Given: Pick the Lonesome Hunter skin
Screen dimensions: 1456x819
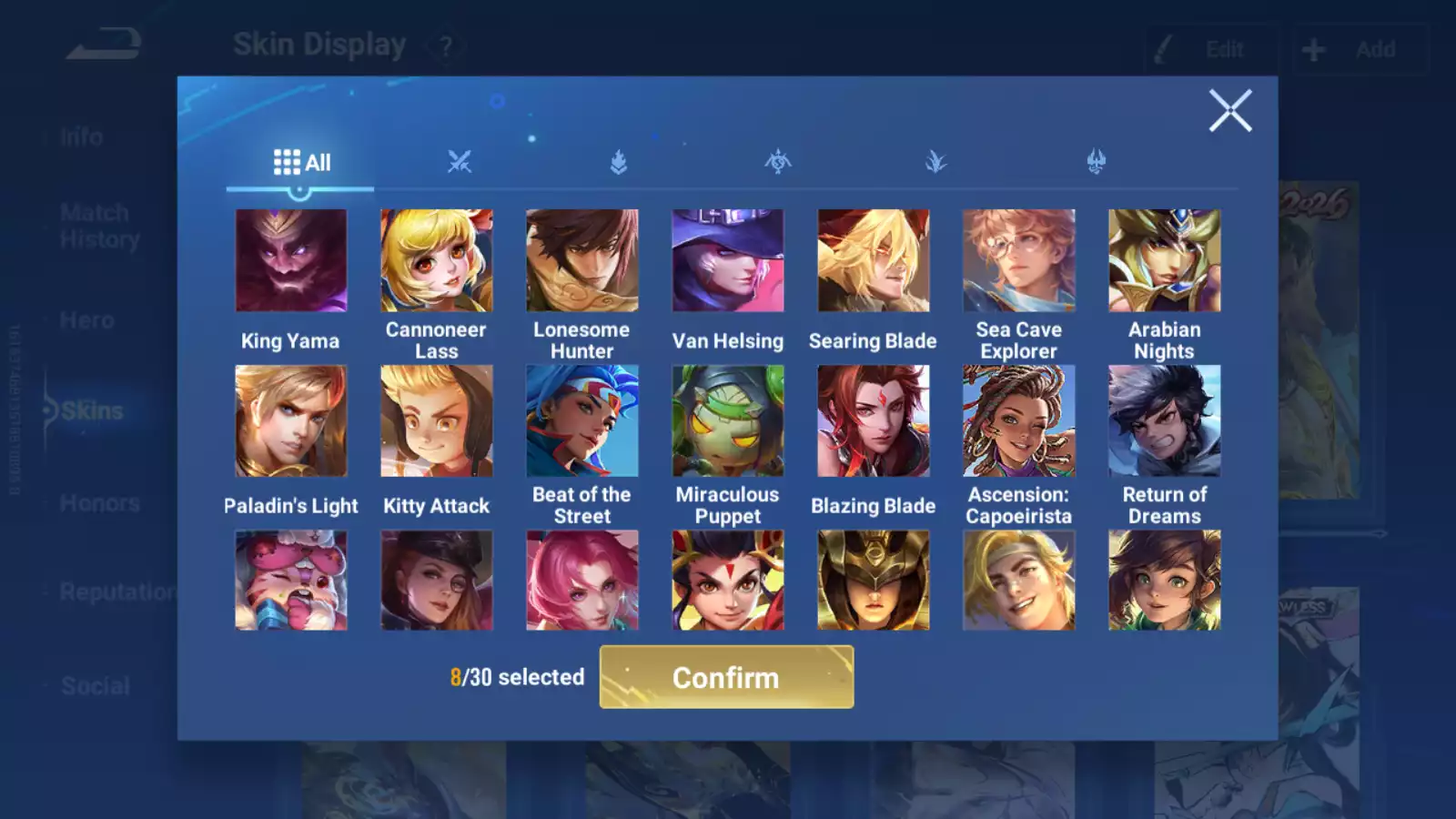Looking at the screenshot, I should (582, 261).
